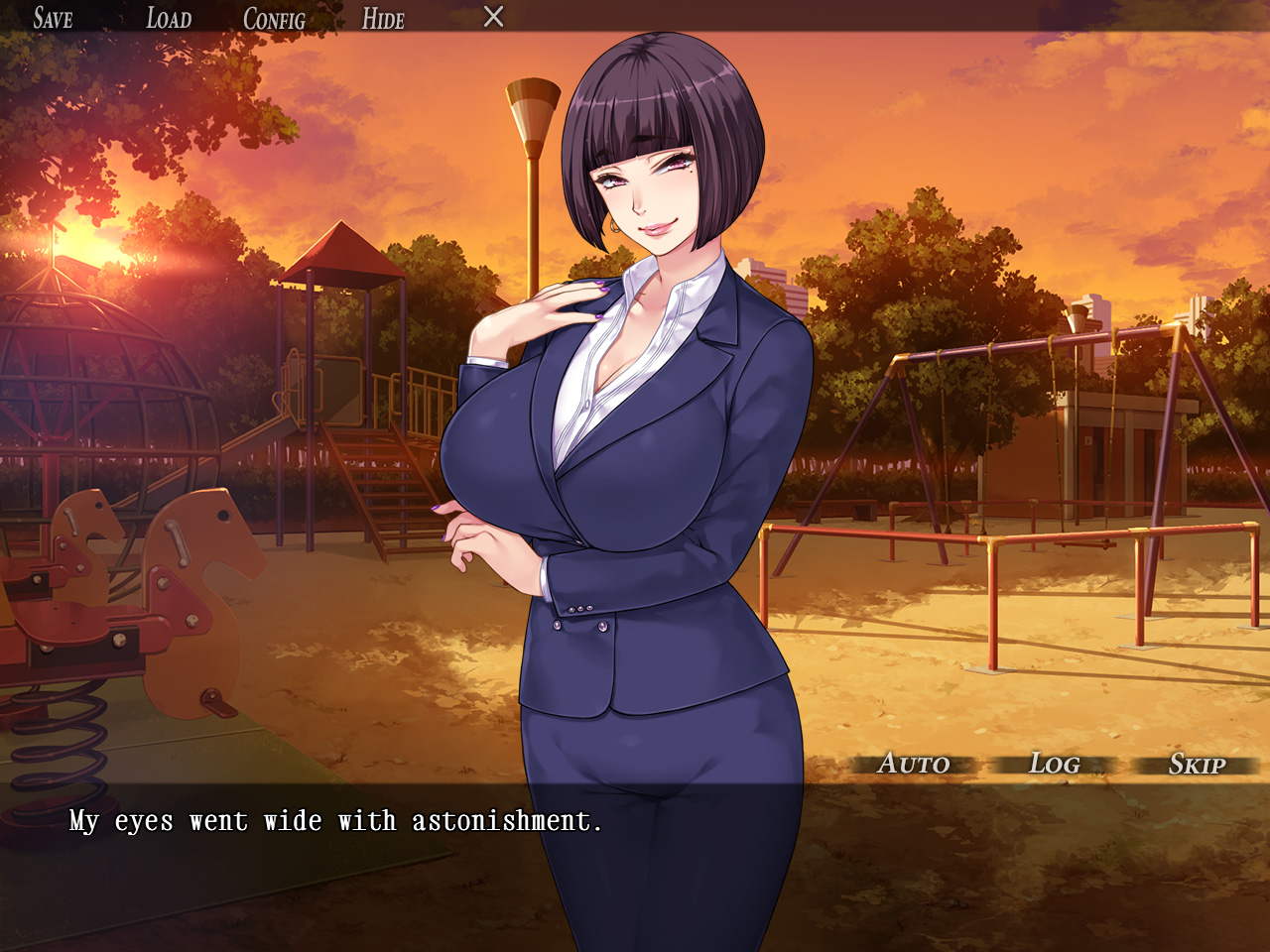
Task: Open the Log to review past dialogue
Action: [1055, 764]
